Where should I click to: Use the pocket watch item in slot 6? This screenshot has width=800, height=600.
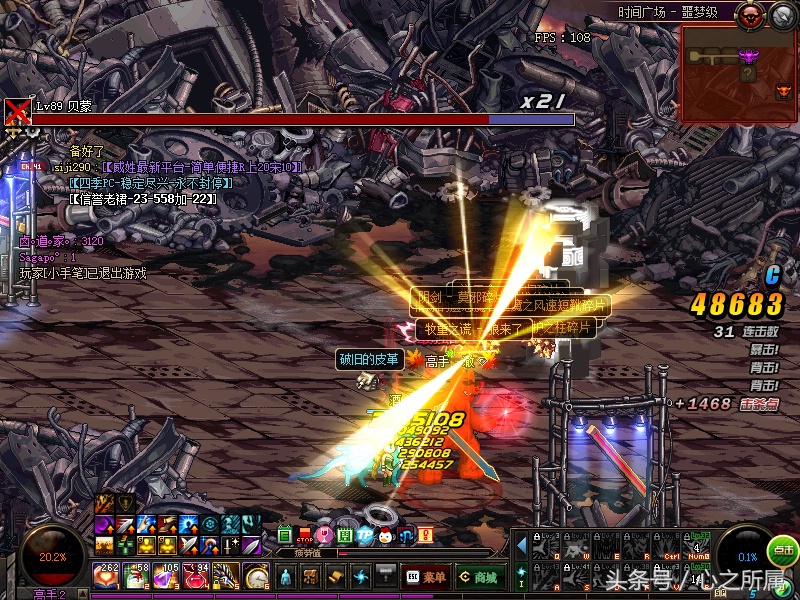[x=257, y=576]
